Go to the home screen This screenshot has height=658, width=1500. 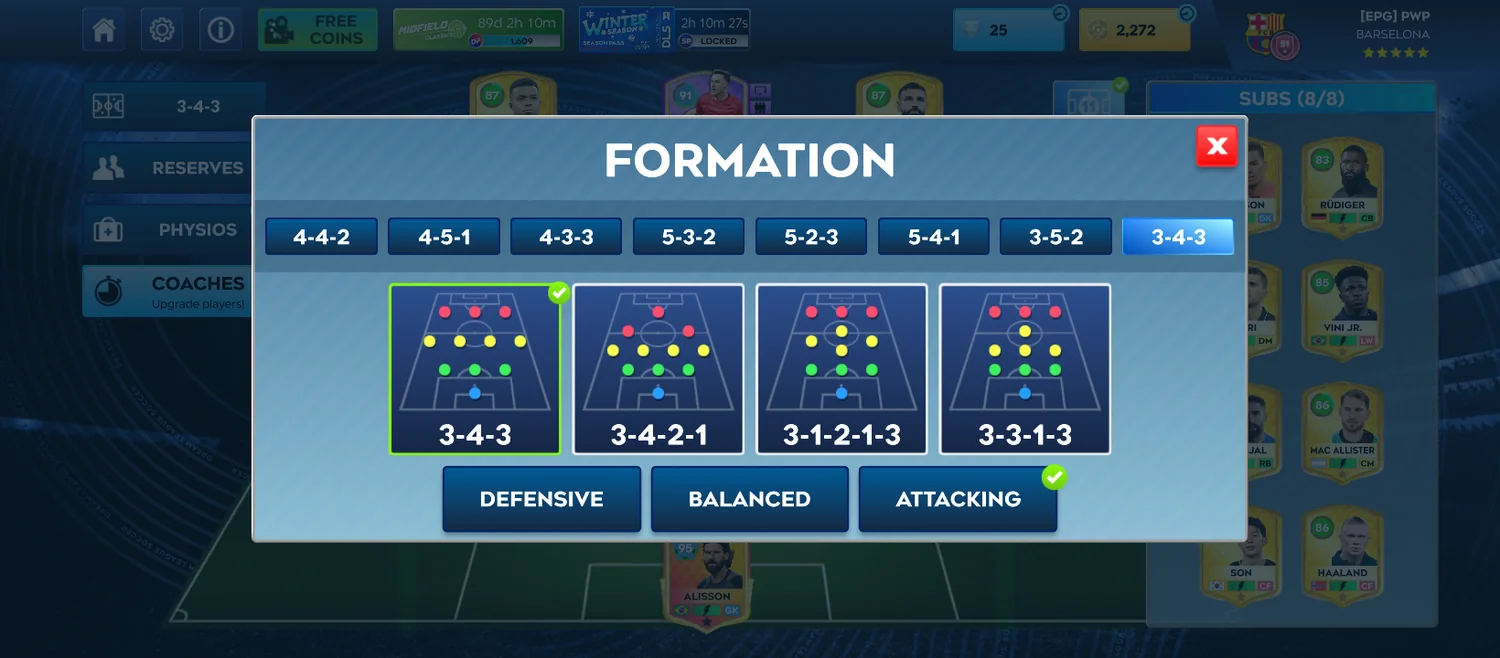pyautogui.click(x=104, y=30)
